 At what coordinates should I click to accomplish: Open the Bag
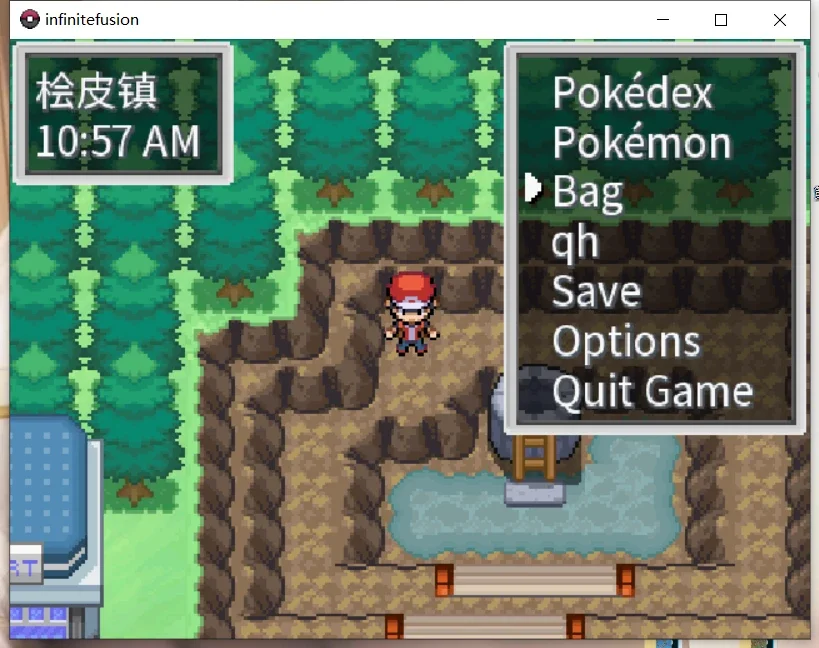[587, 192]
